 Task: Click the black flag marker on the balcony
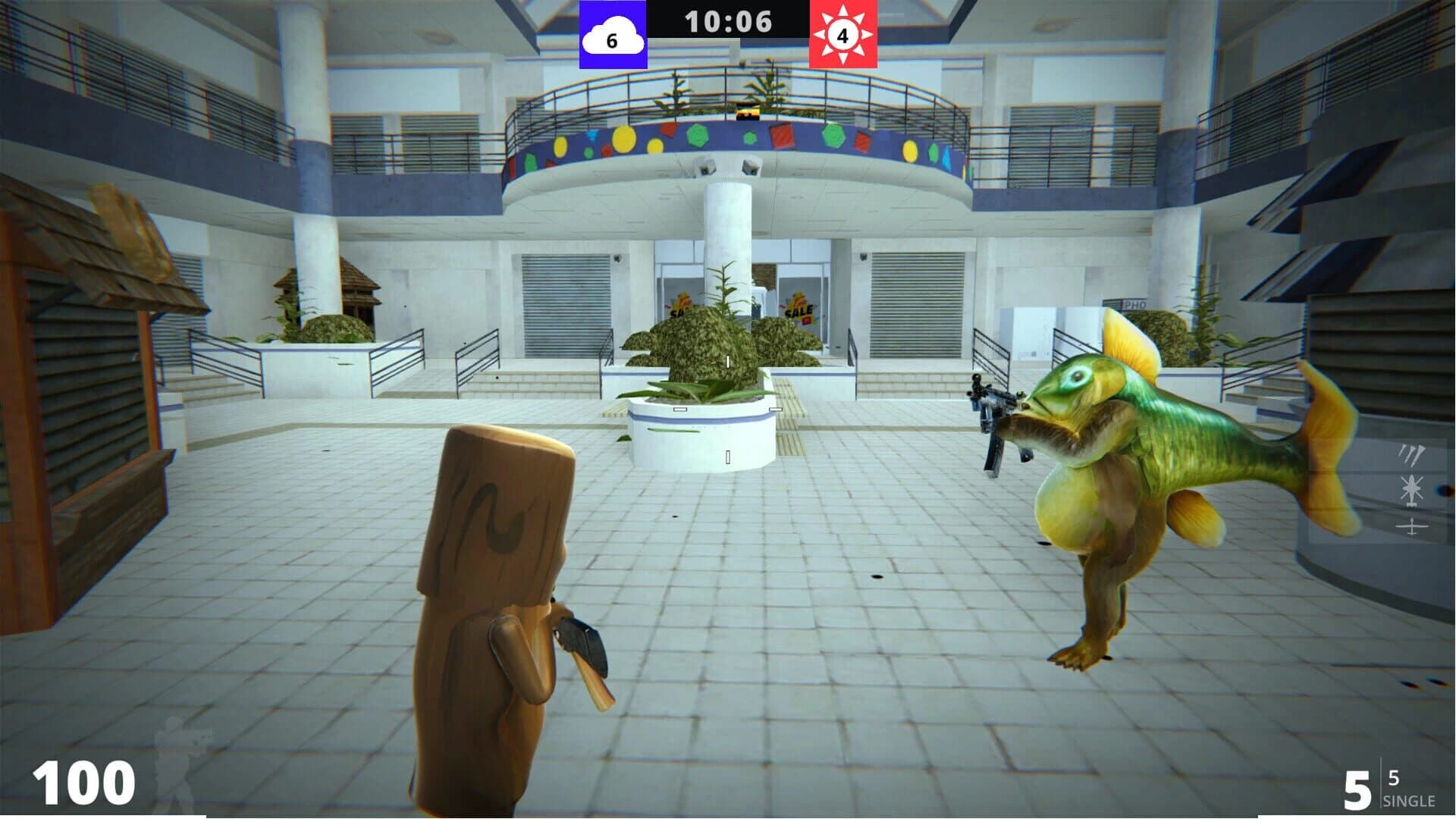pos(746,112)
